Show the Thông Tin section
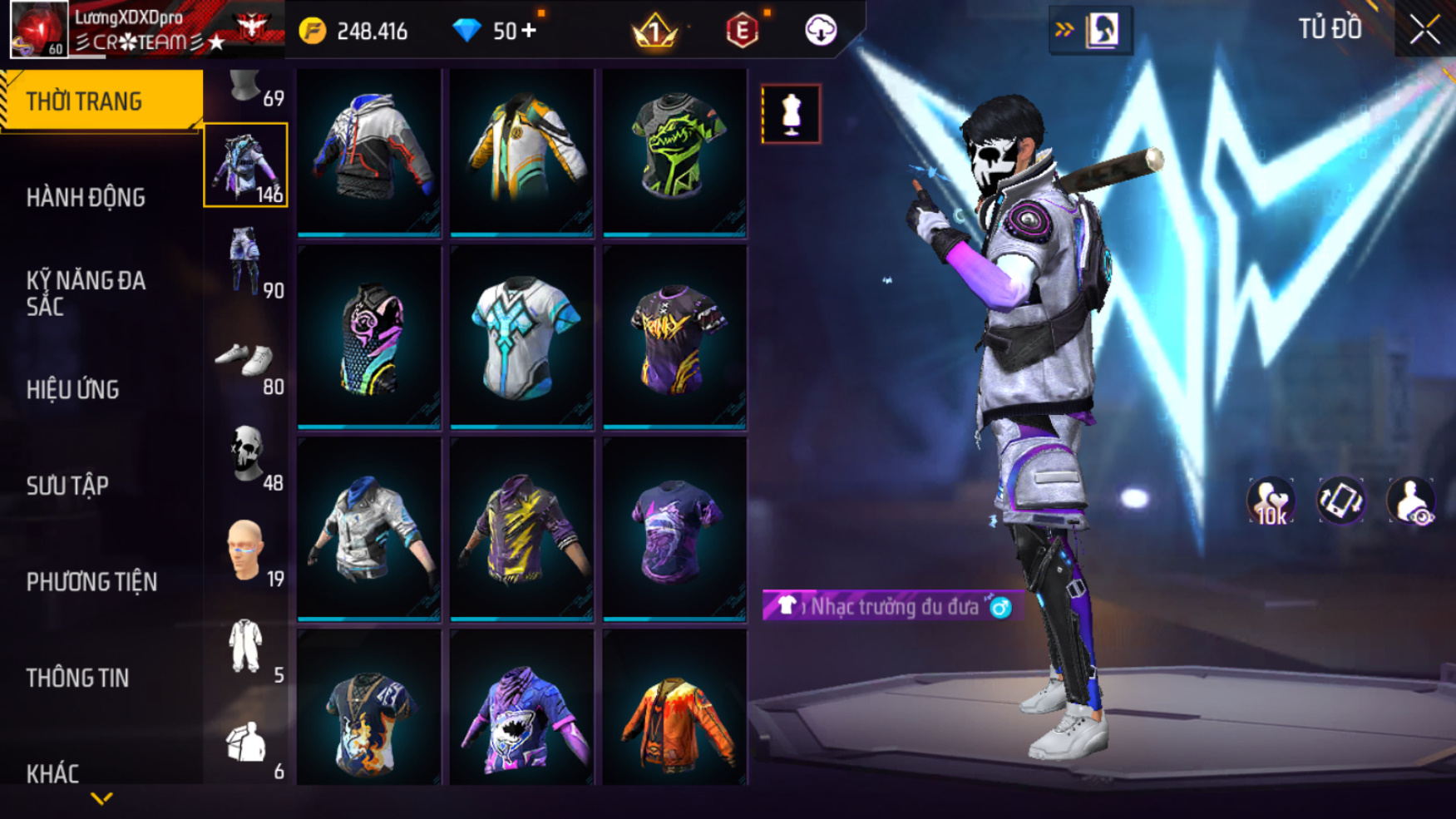This screenshot has height=819, width=1456. (77, 678)
